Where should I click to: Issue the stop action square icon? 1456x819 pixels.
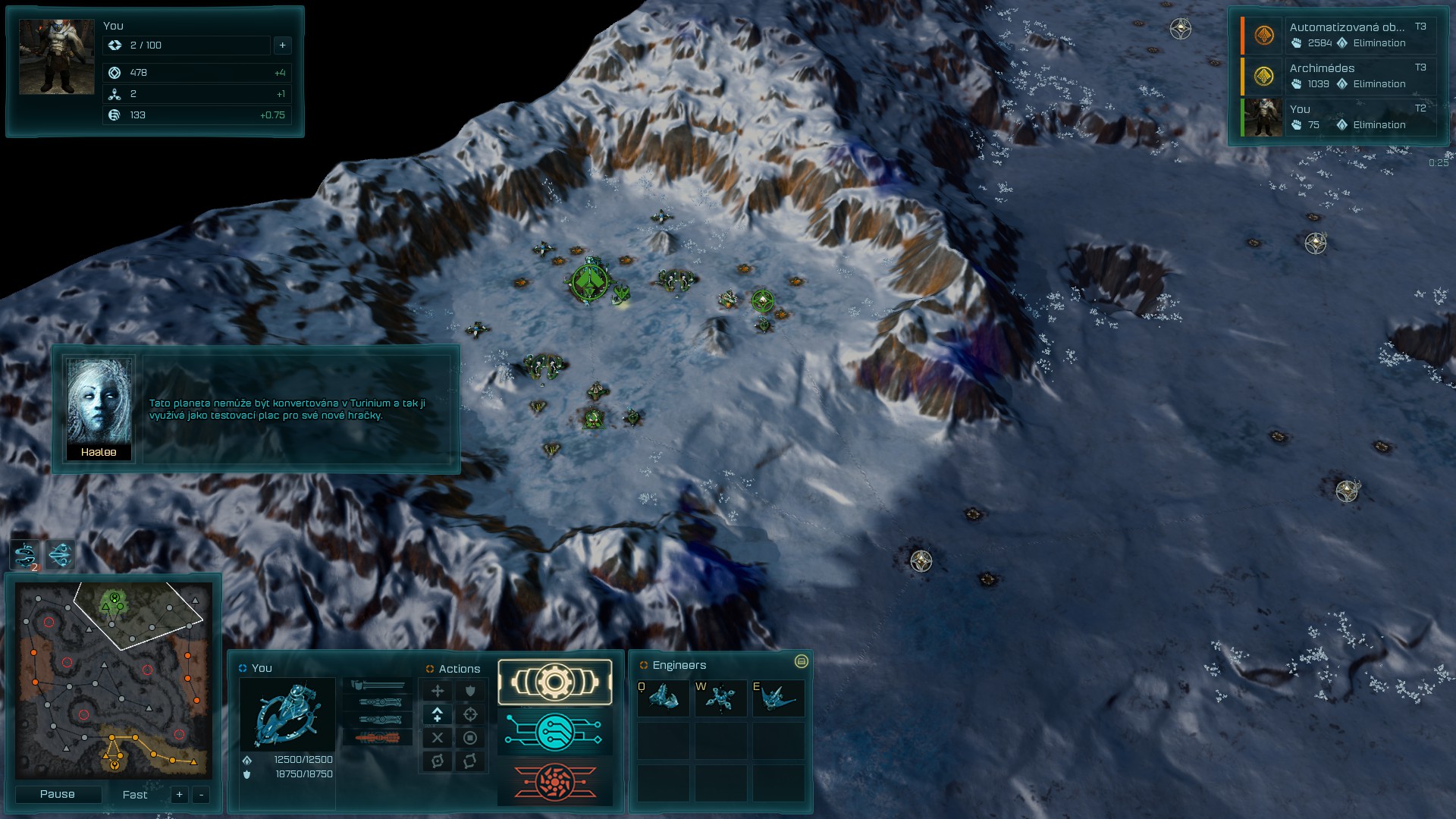pyautogui.click(x=470, y=738)
